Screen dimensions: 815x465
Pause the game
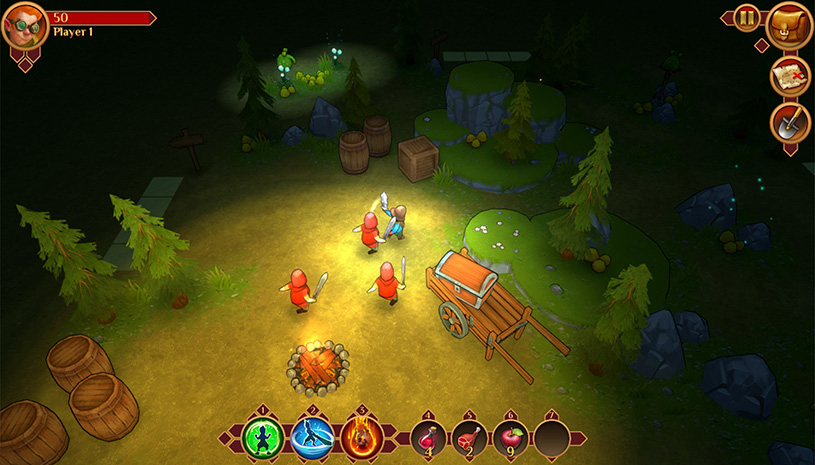click(x=747, y=17)
